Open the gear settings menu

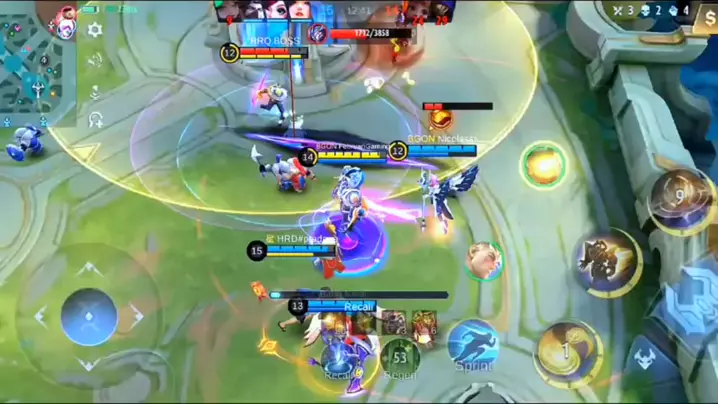pyautogui.click(x=95, y=30)
